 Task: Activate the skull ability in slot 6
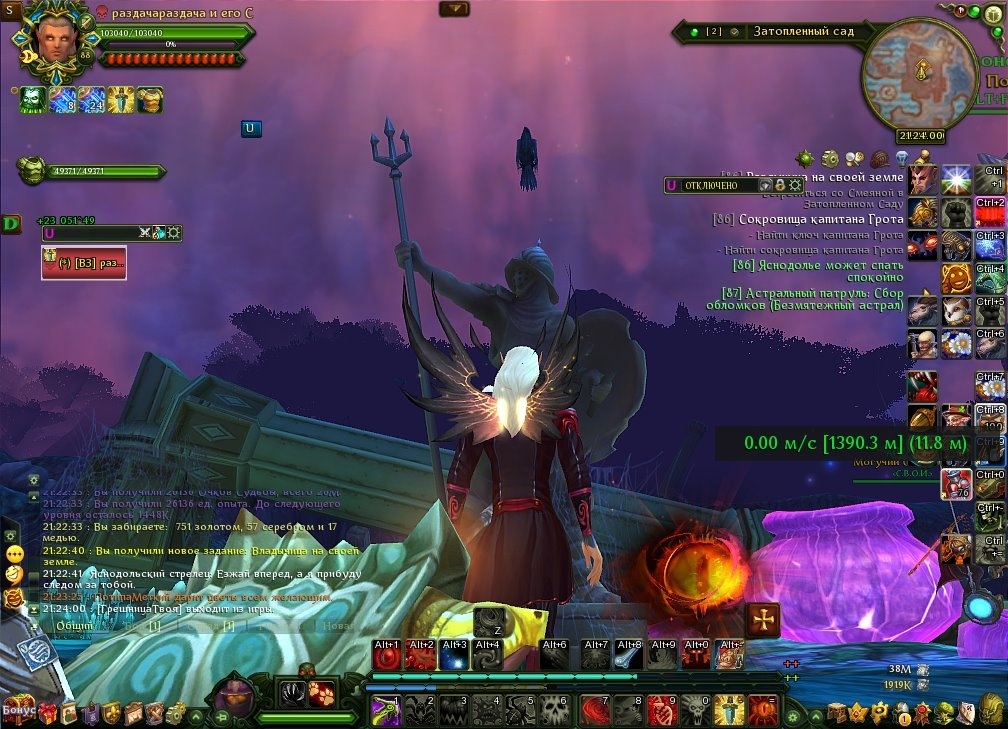click(556, 709)
